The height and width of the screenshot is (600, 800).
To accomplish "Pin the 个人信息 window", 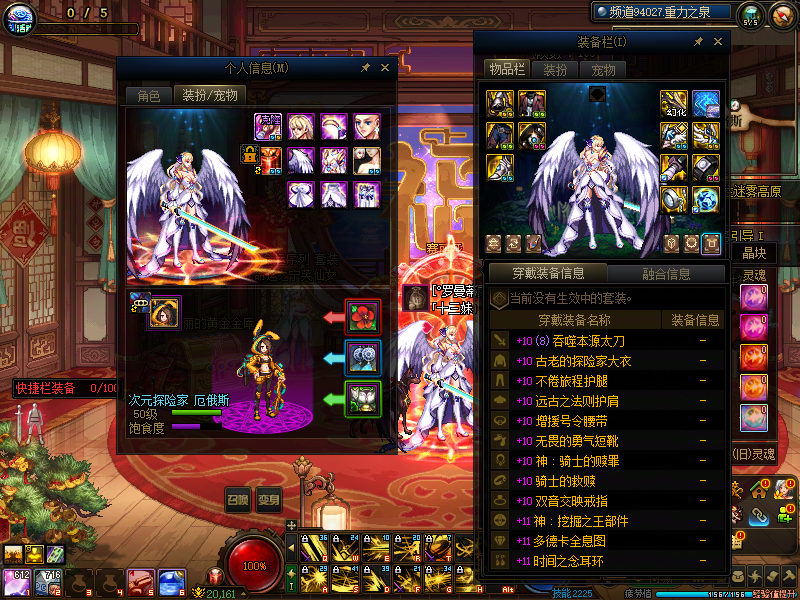I will tap(366, 68).
